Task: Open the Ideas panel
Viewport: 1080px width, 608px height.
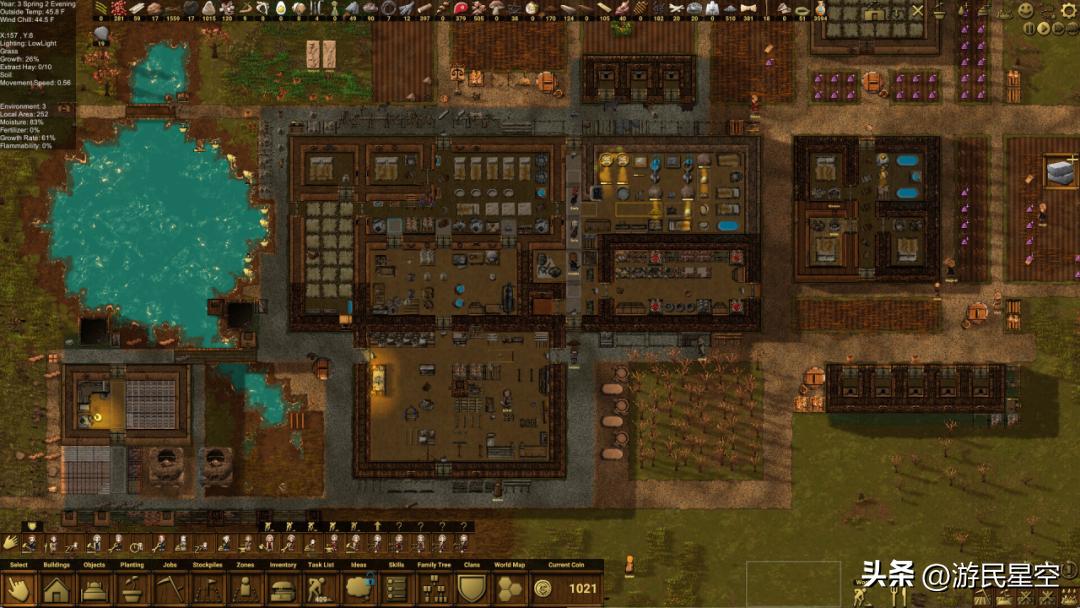Action: [359, 588]
